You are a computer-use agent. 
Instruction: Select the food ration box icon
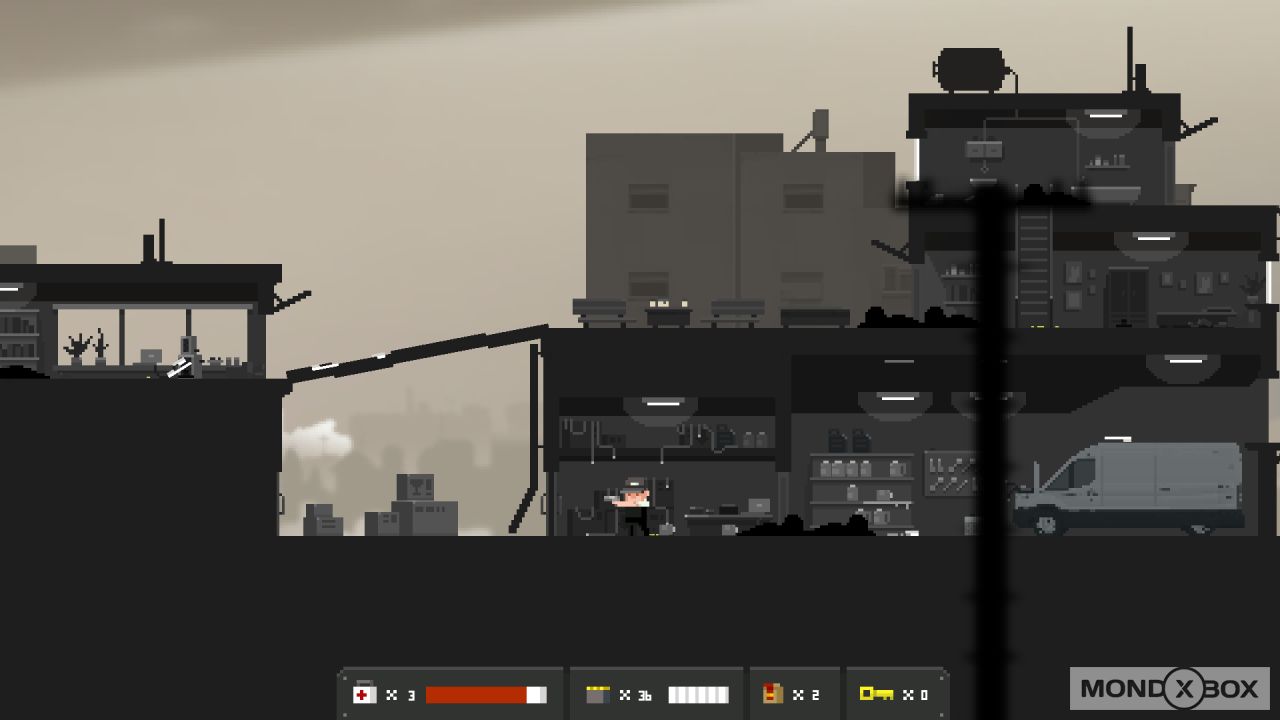tap(772, 693)
